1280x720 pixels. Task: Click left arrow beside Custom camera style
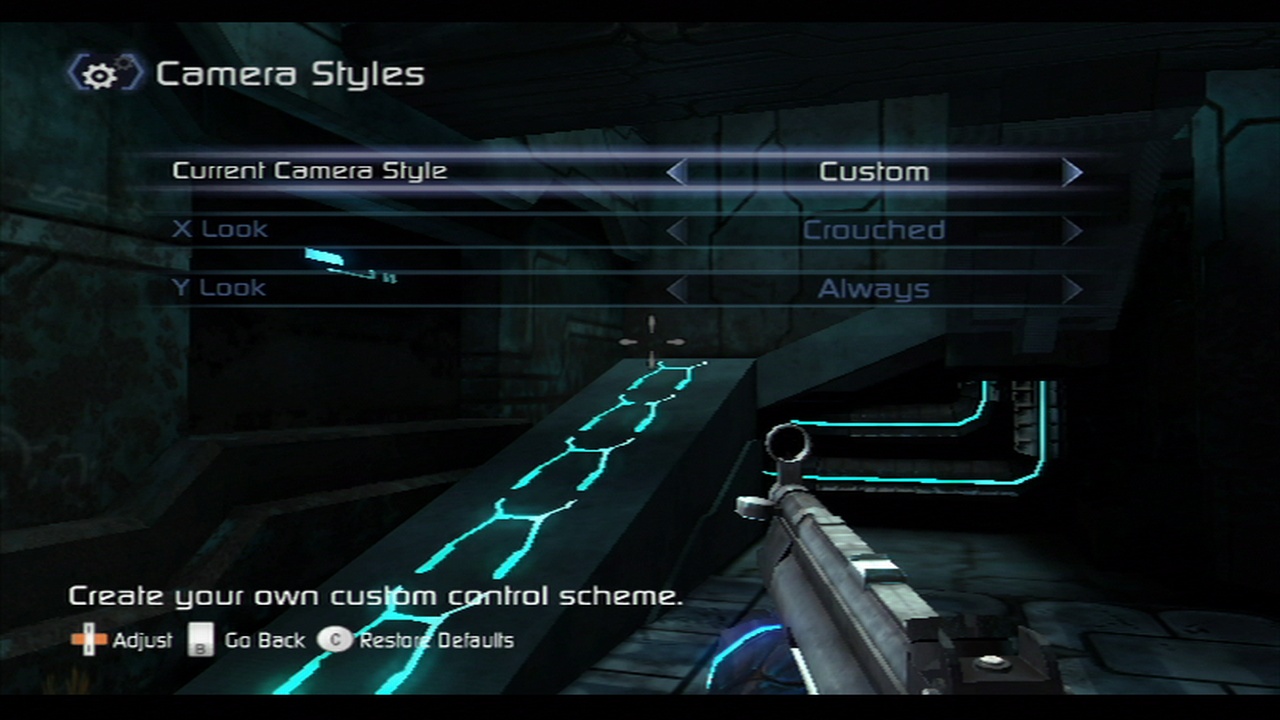point(677,172)
